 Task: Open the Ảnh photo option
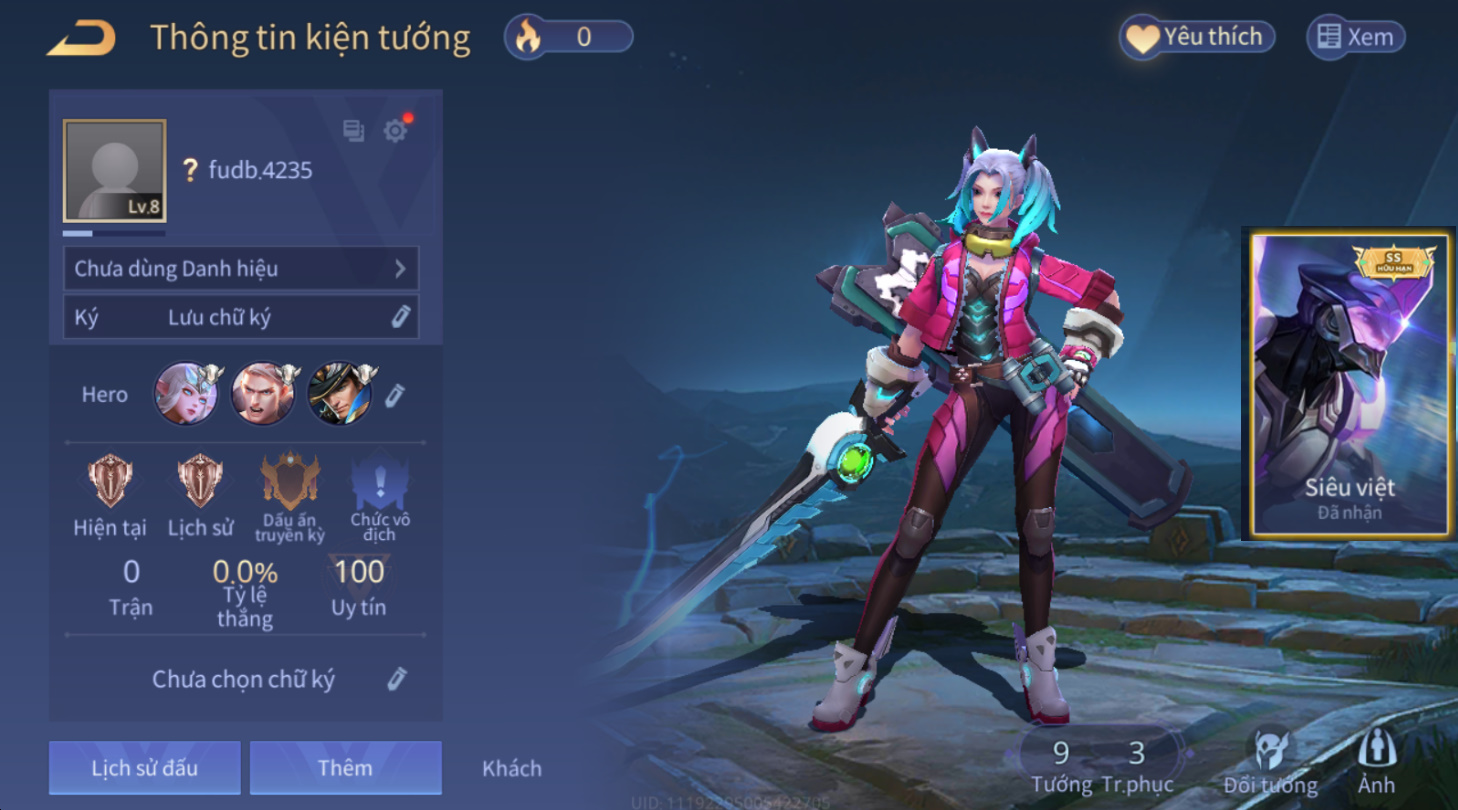point(1376,760)
